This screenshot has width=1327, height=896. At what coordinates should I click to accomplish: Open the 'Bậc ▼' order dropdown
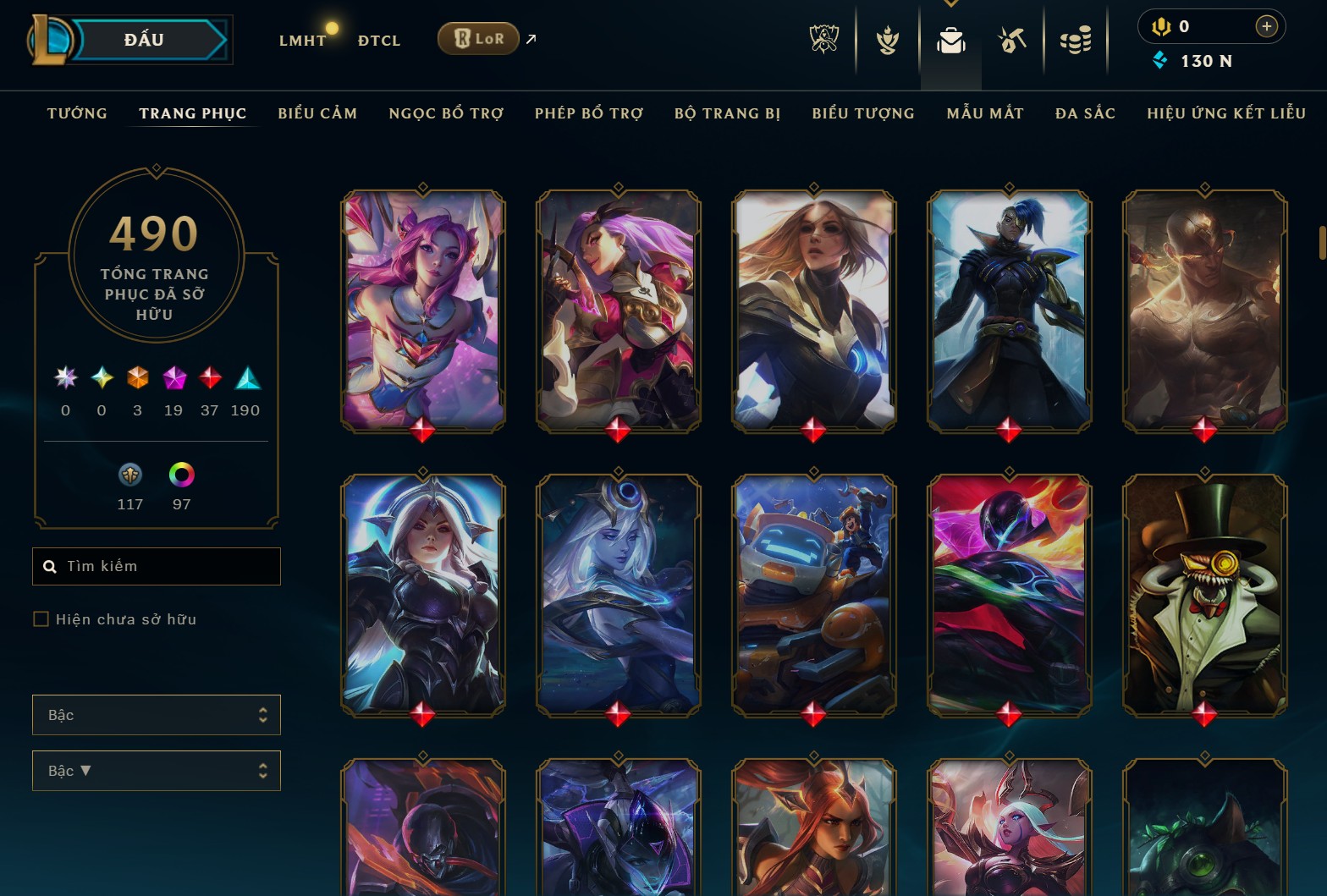156,771
